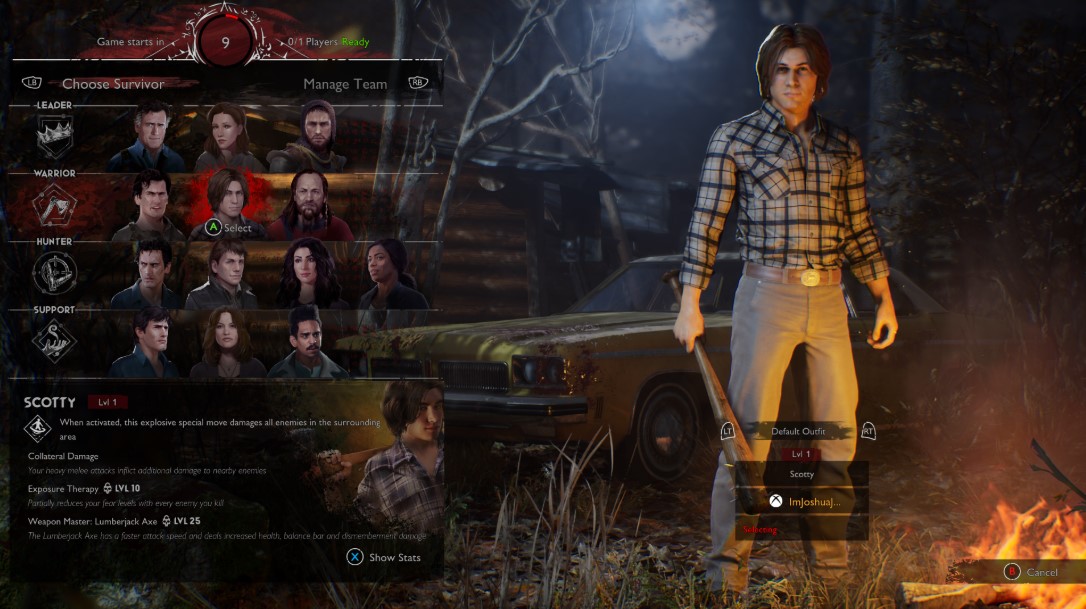
Task: Show Stats for Scotty
Action: point(384,557)
